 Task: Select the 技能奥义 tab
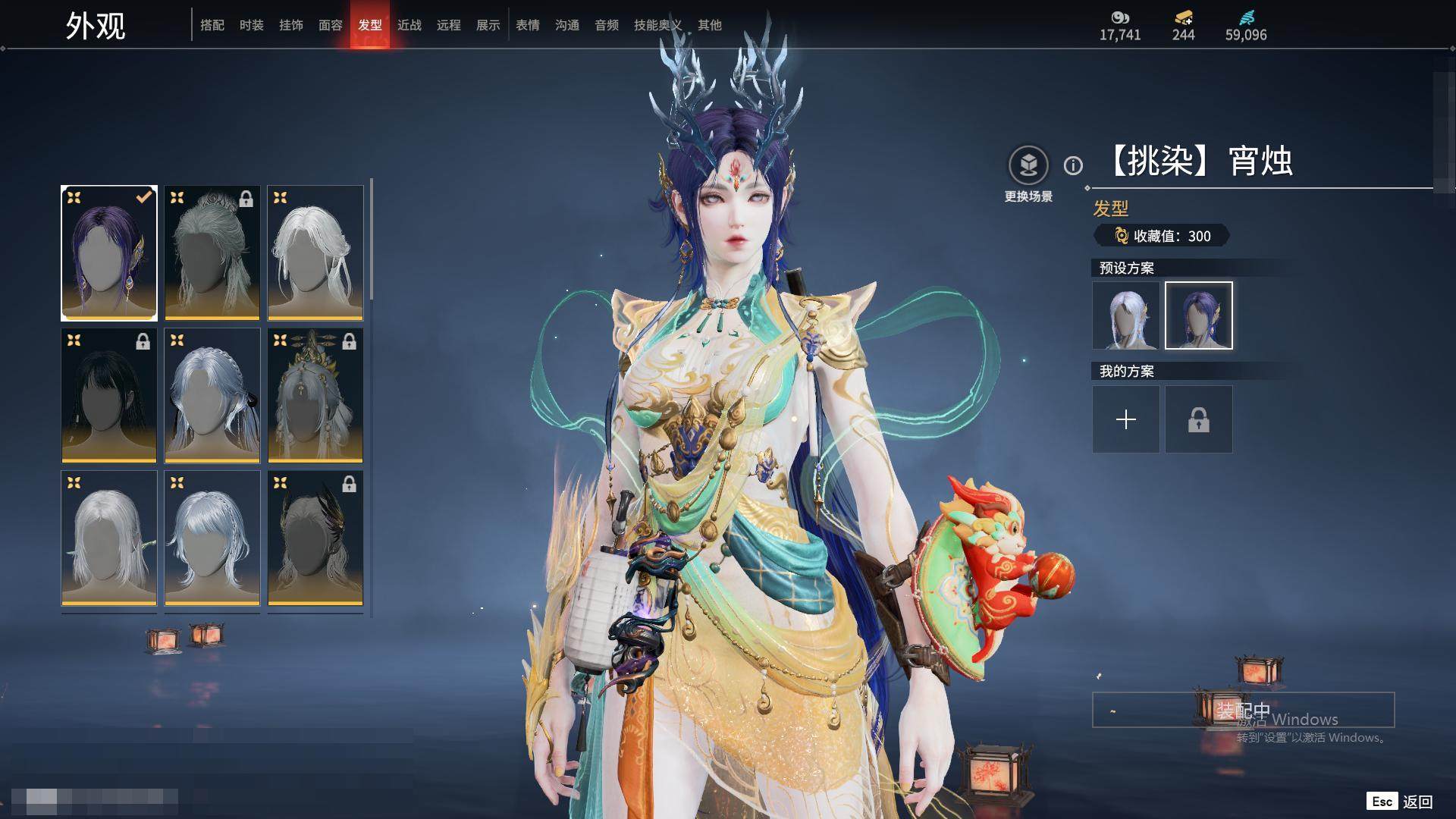click(x=657, y=25)
